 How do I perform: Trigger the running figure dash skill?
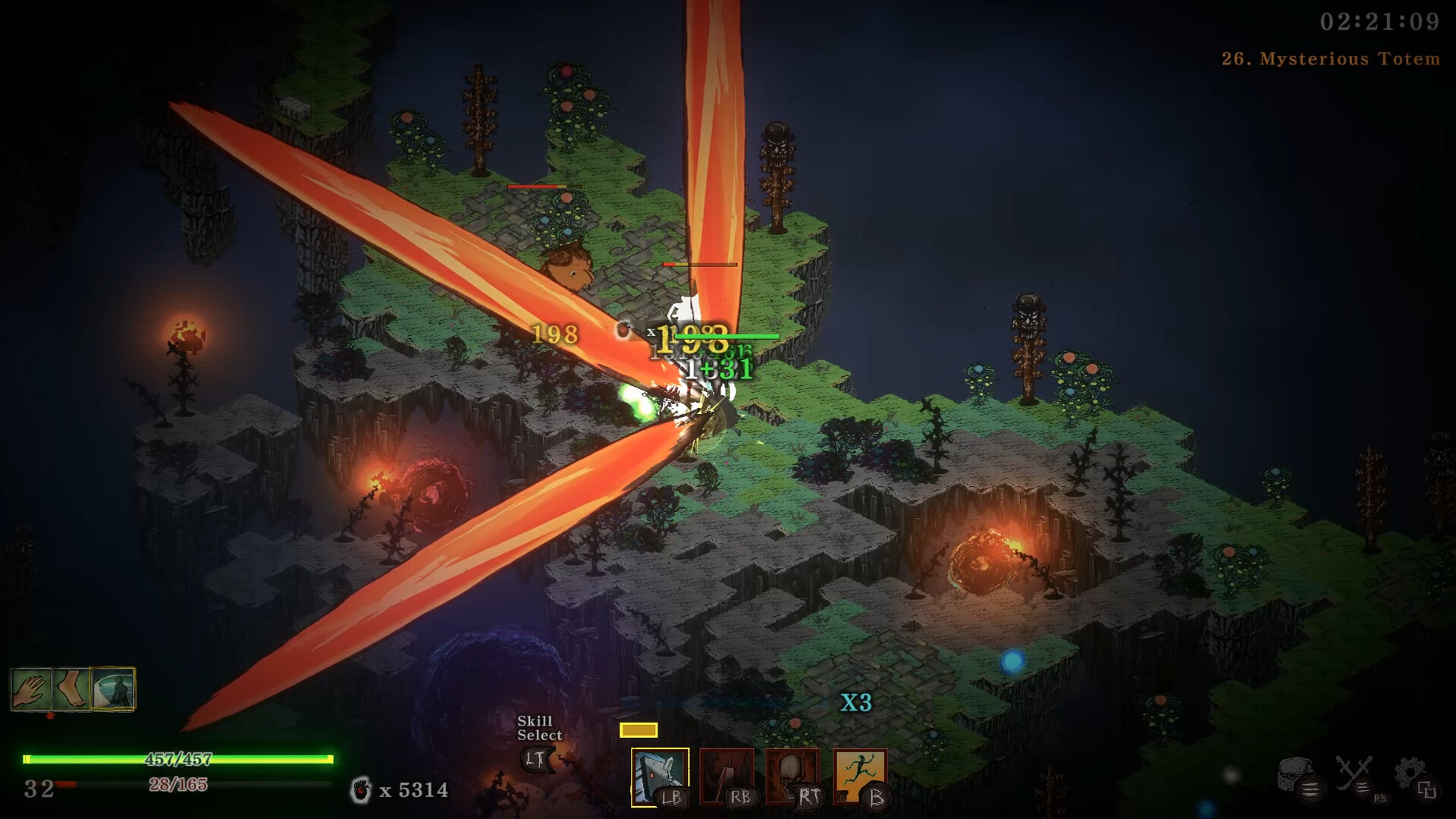859,776
